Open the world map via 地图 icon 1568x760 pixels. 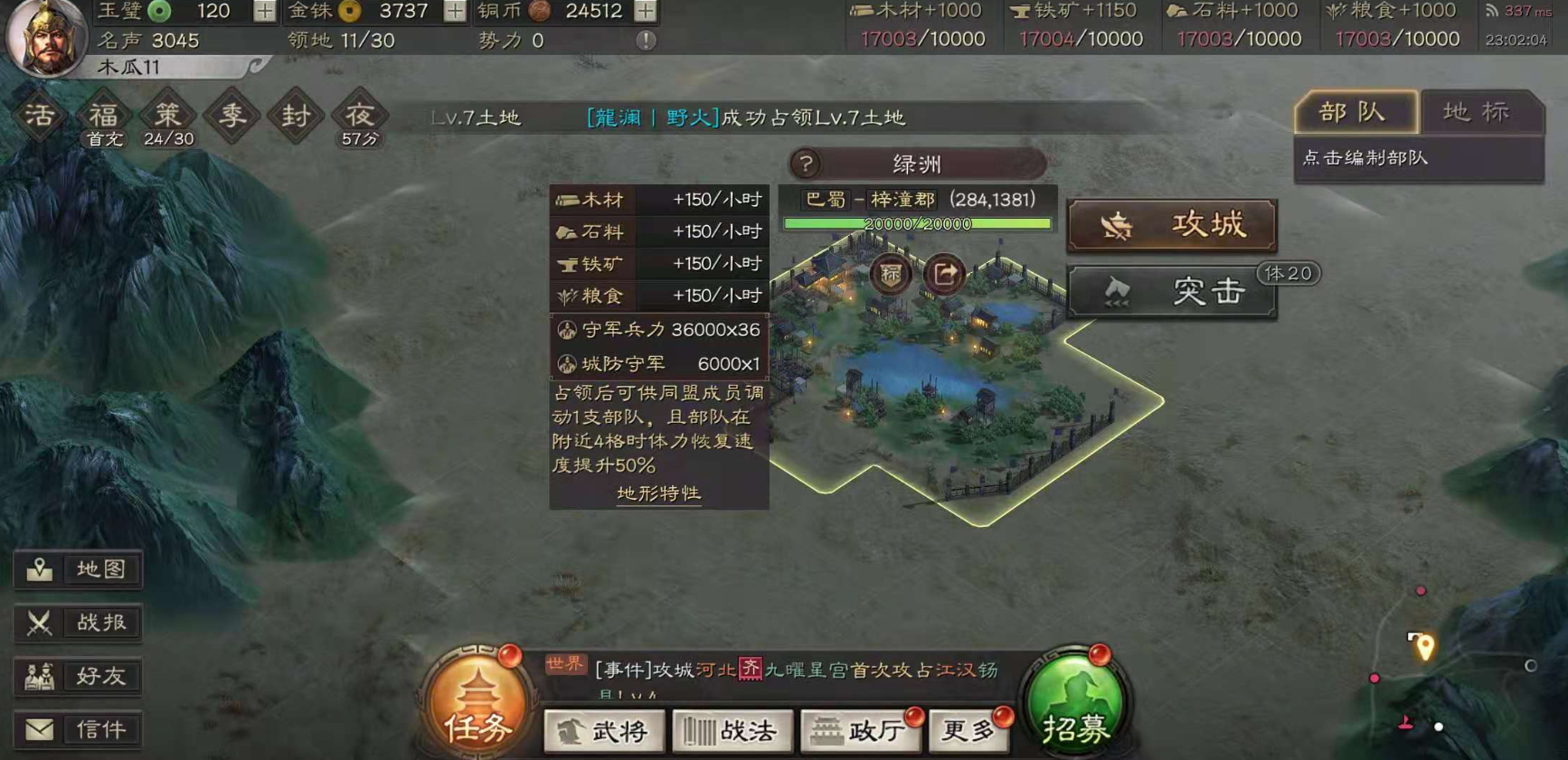click(78, 569)
